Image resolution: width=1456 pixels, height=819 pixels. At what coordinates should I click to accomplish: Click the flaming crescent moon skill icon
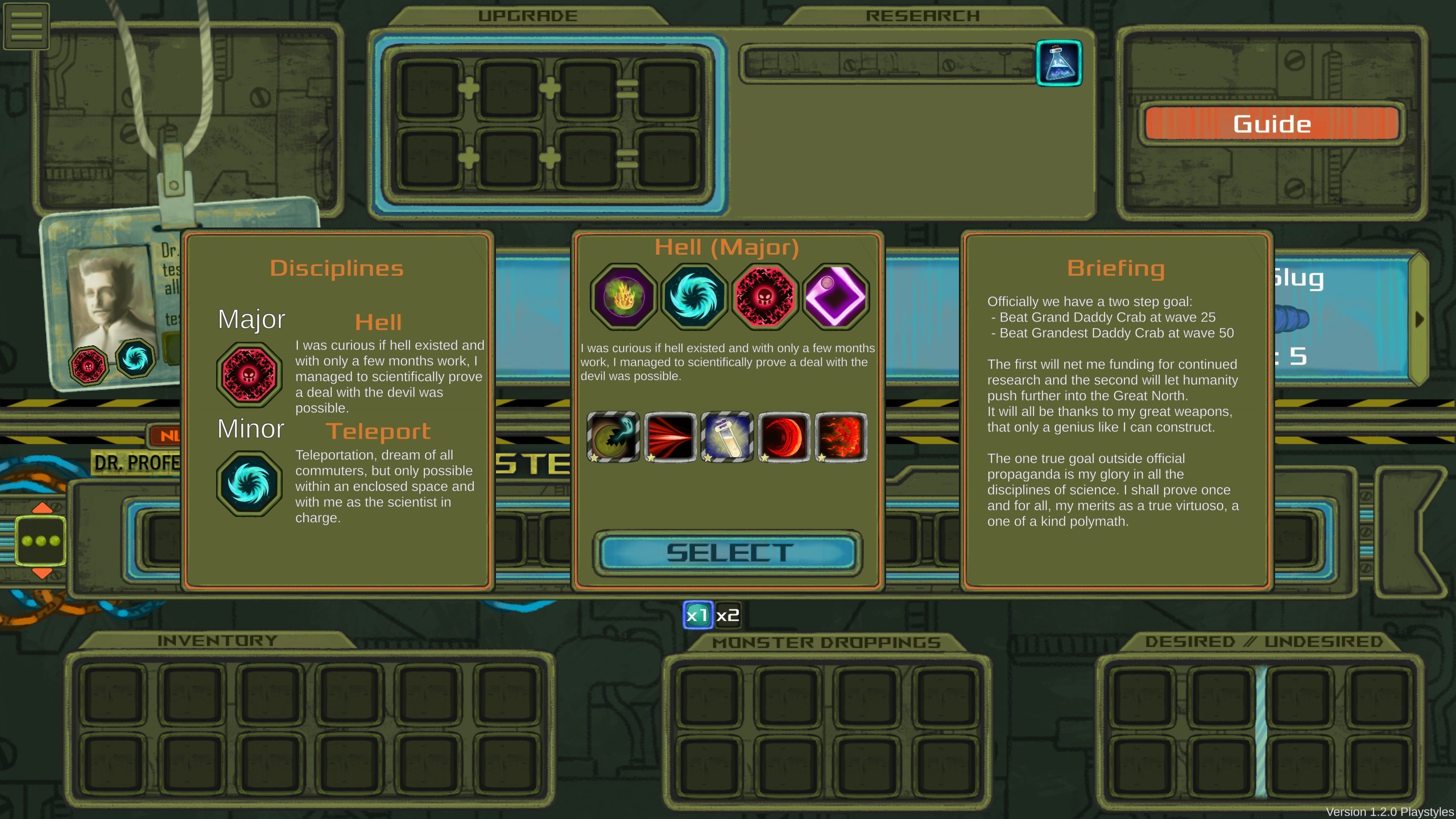point(784,437)
